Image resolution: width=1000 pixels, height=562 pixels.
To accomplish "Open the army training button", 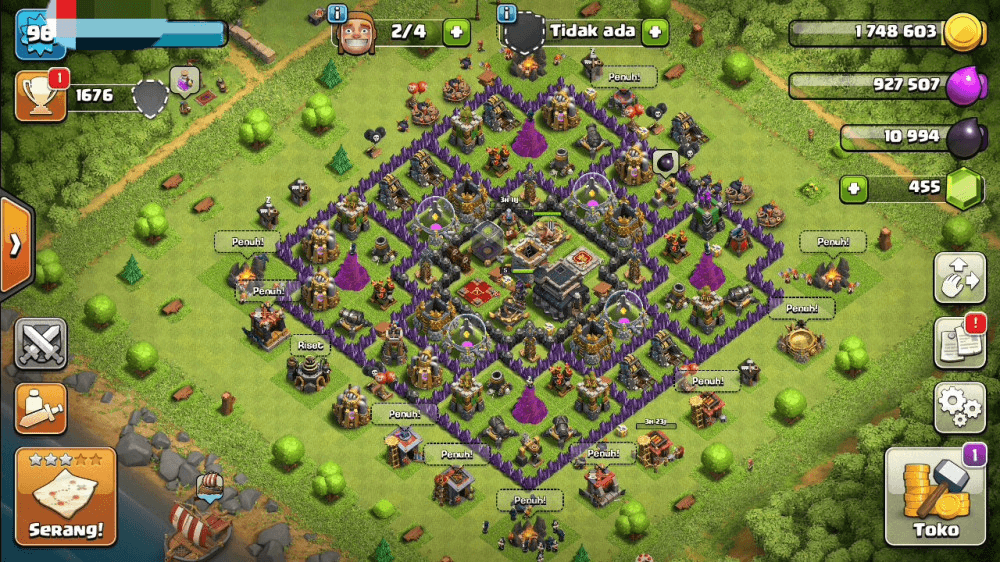I will click(41, 407).
